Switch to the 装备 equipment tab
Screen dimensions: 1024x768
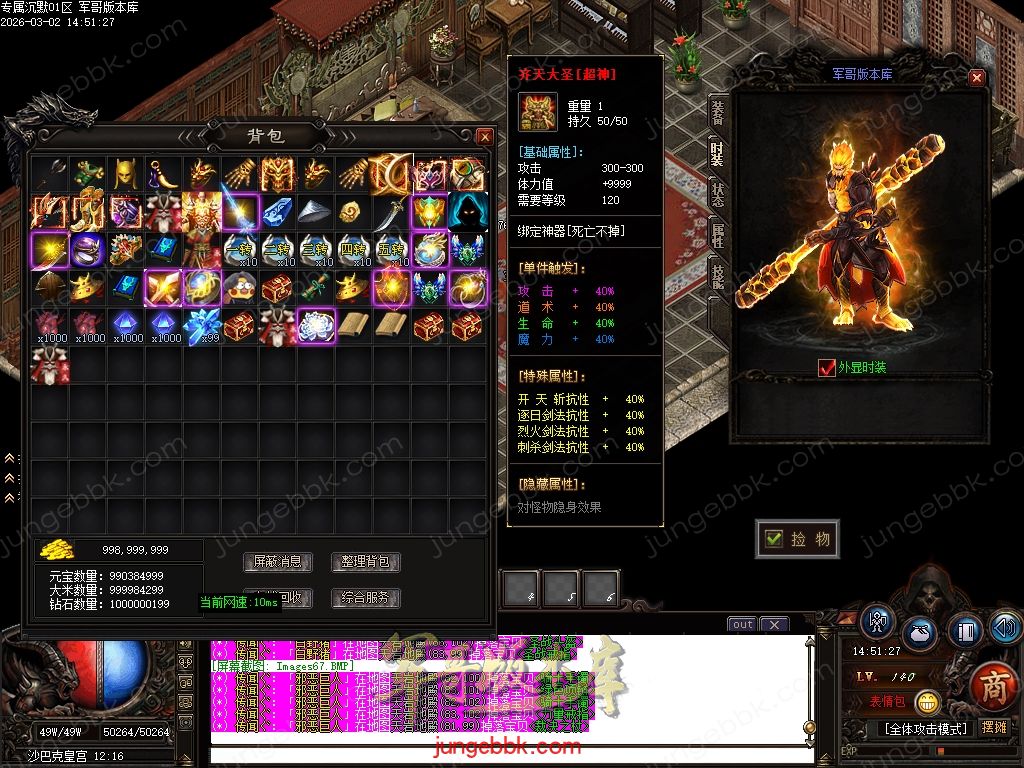coord(717,112)
